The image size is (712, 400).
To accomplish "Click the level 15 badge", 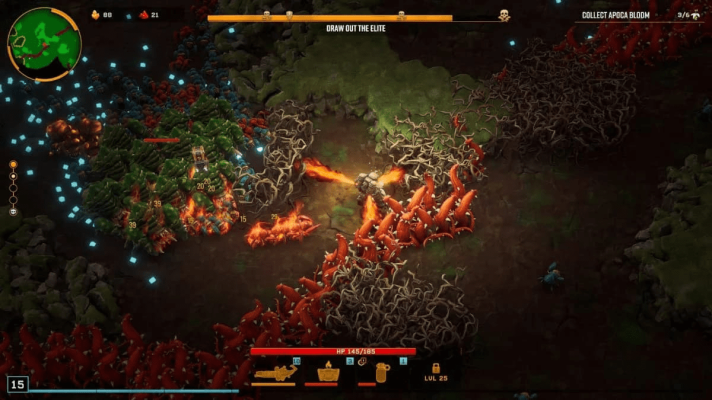I will (x=17, y=384).
